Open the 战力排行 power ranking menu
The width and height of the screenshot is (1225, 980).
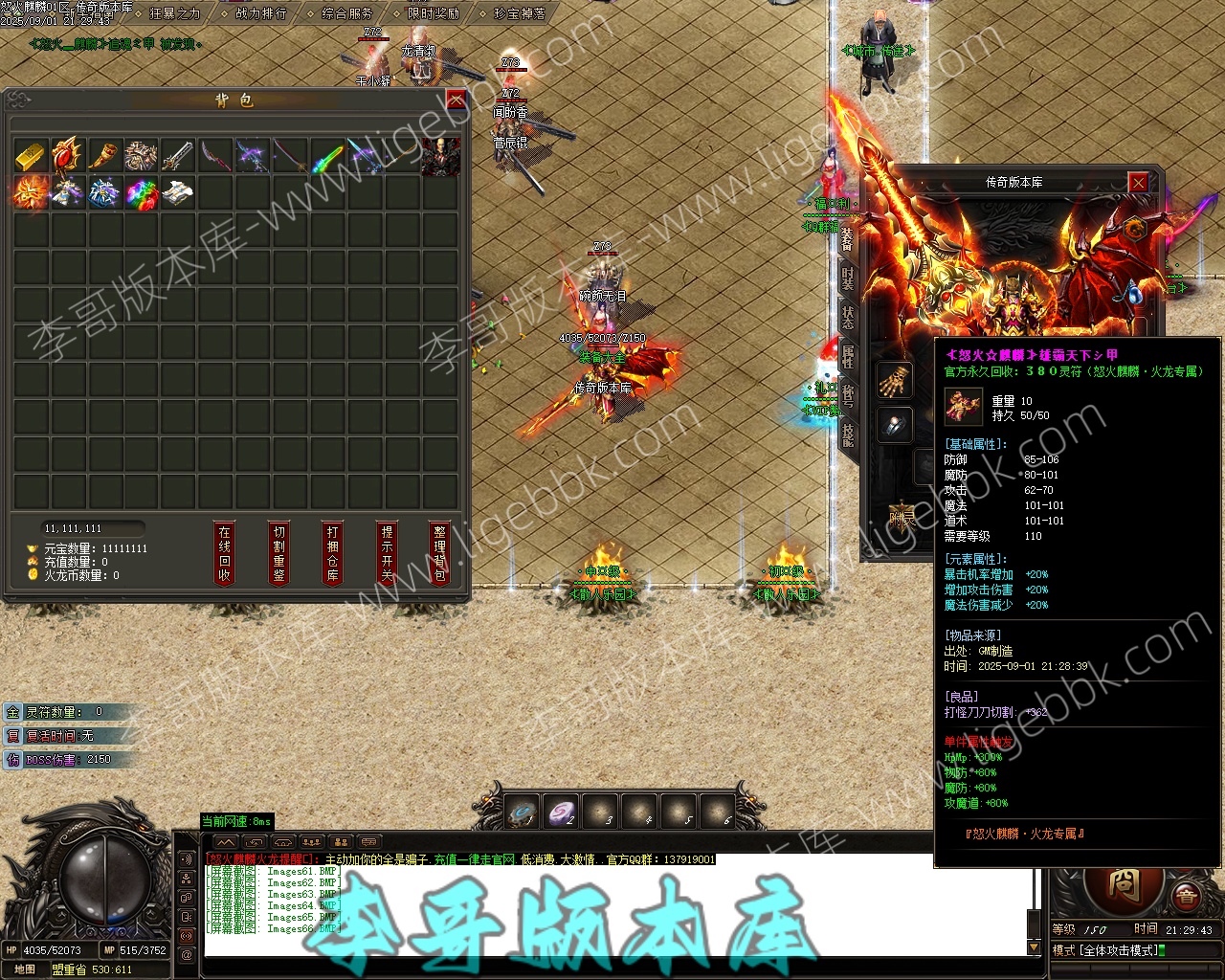(x=260, y=13)
